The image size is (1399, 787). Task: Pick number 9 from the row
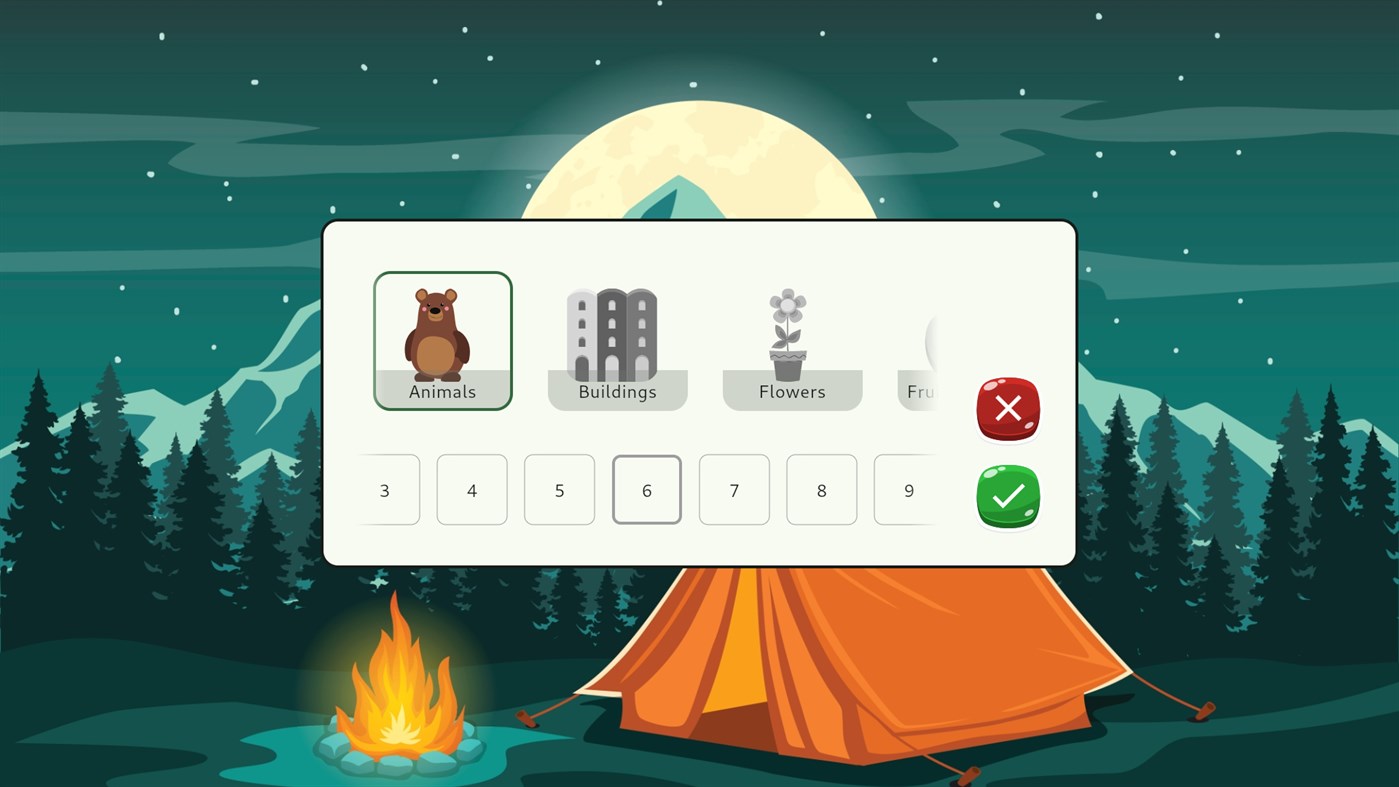click(909, 490)
